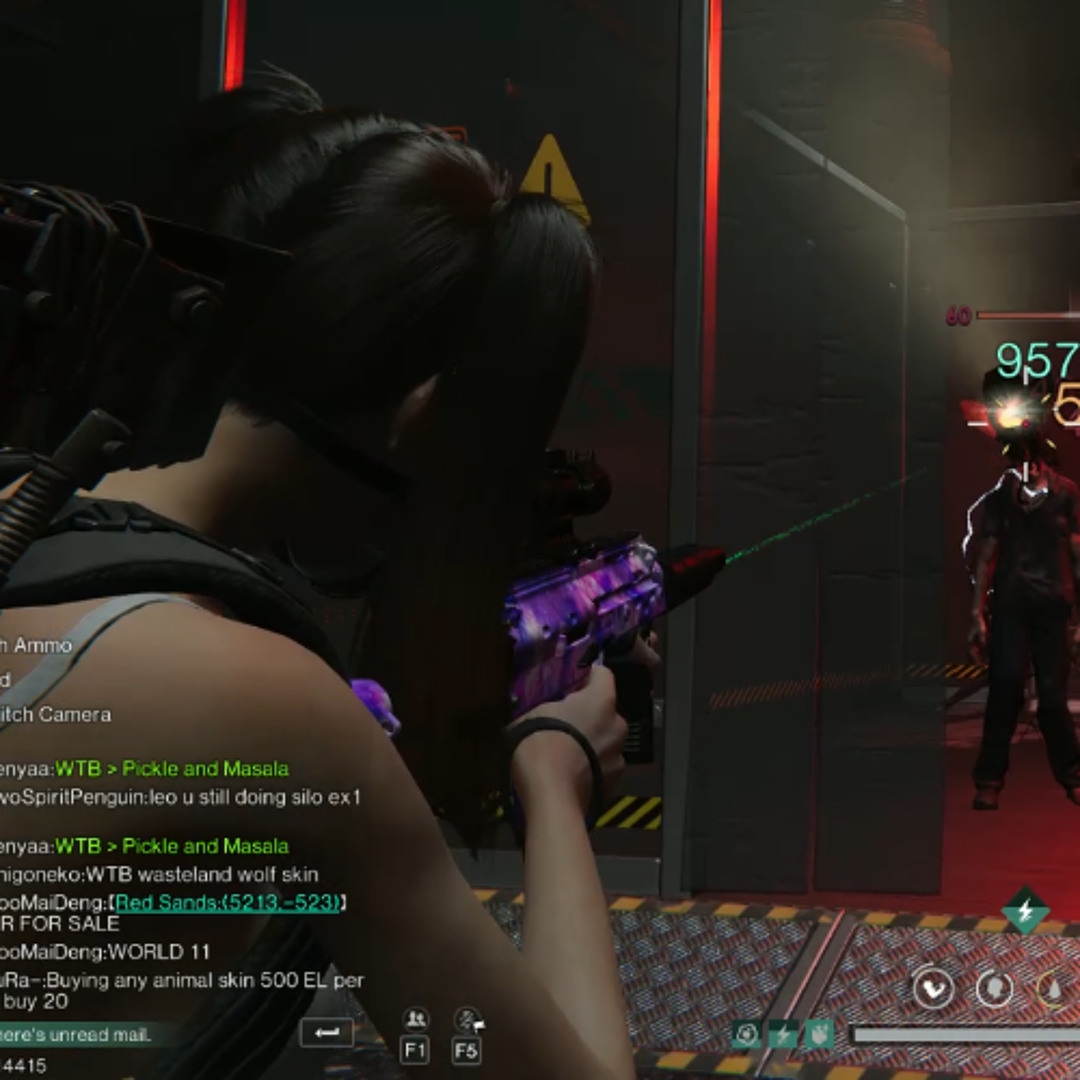Viewport: 1080px width, 1080px height.
Task: Open the team members icon above F1
Action: (415, 1019)
